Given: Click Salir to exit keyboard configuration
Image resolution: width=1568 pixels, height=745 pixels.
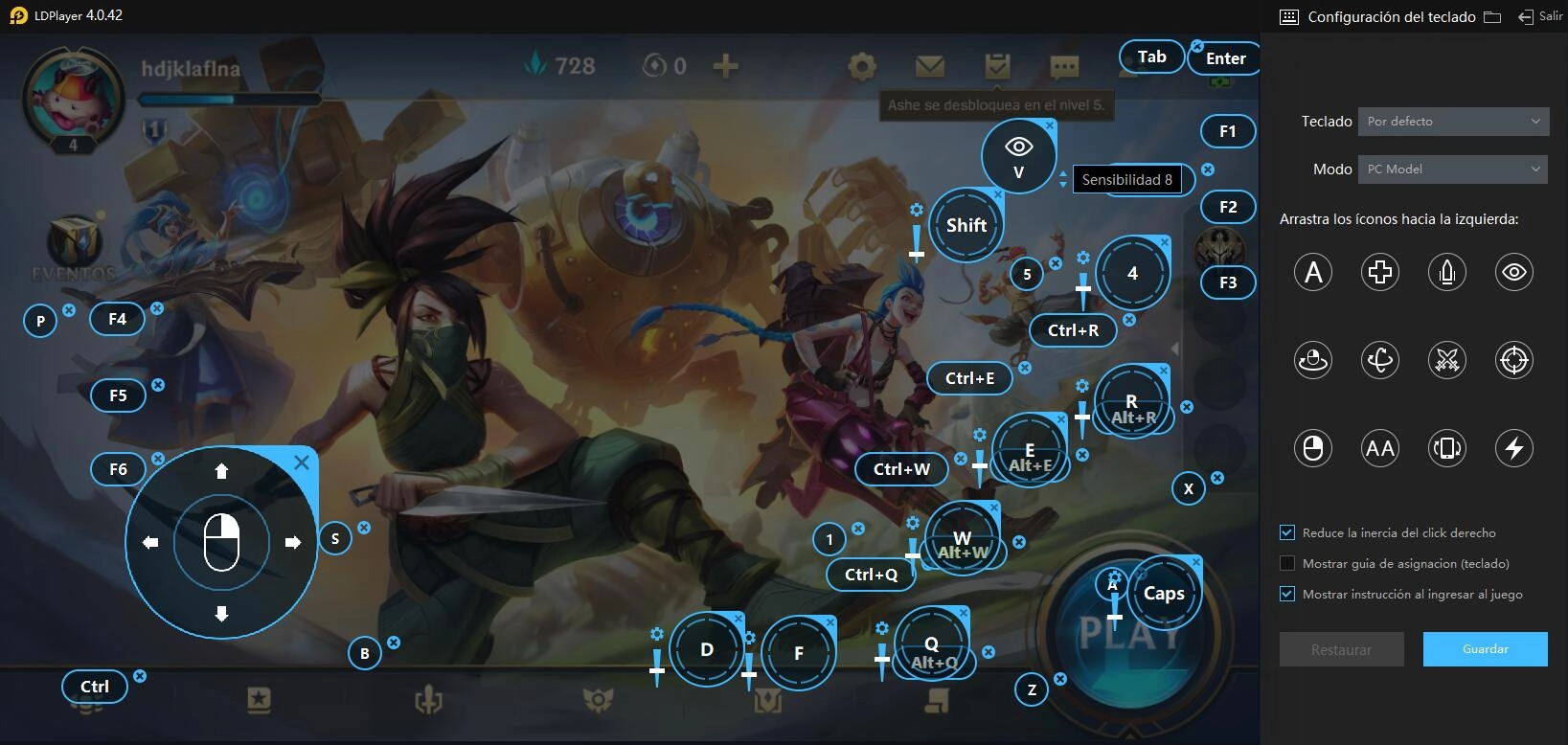Looking at the screenshot, I should click(x=1542, y=16).
